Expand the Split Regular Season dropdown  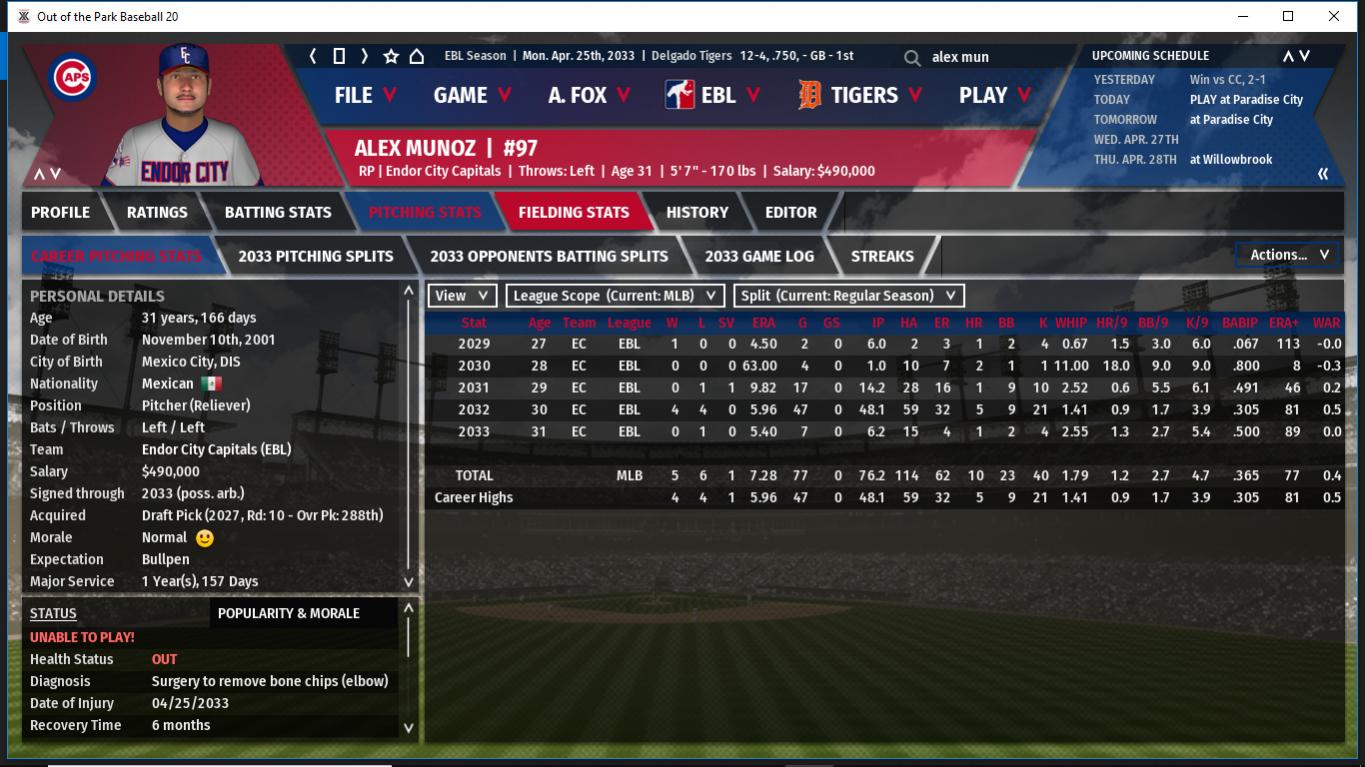pyautogui.click(x=849, y=296)
